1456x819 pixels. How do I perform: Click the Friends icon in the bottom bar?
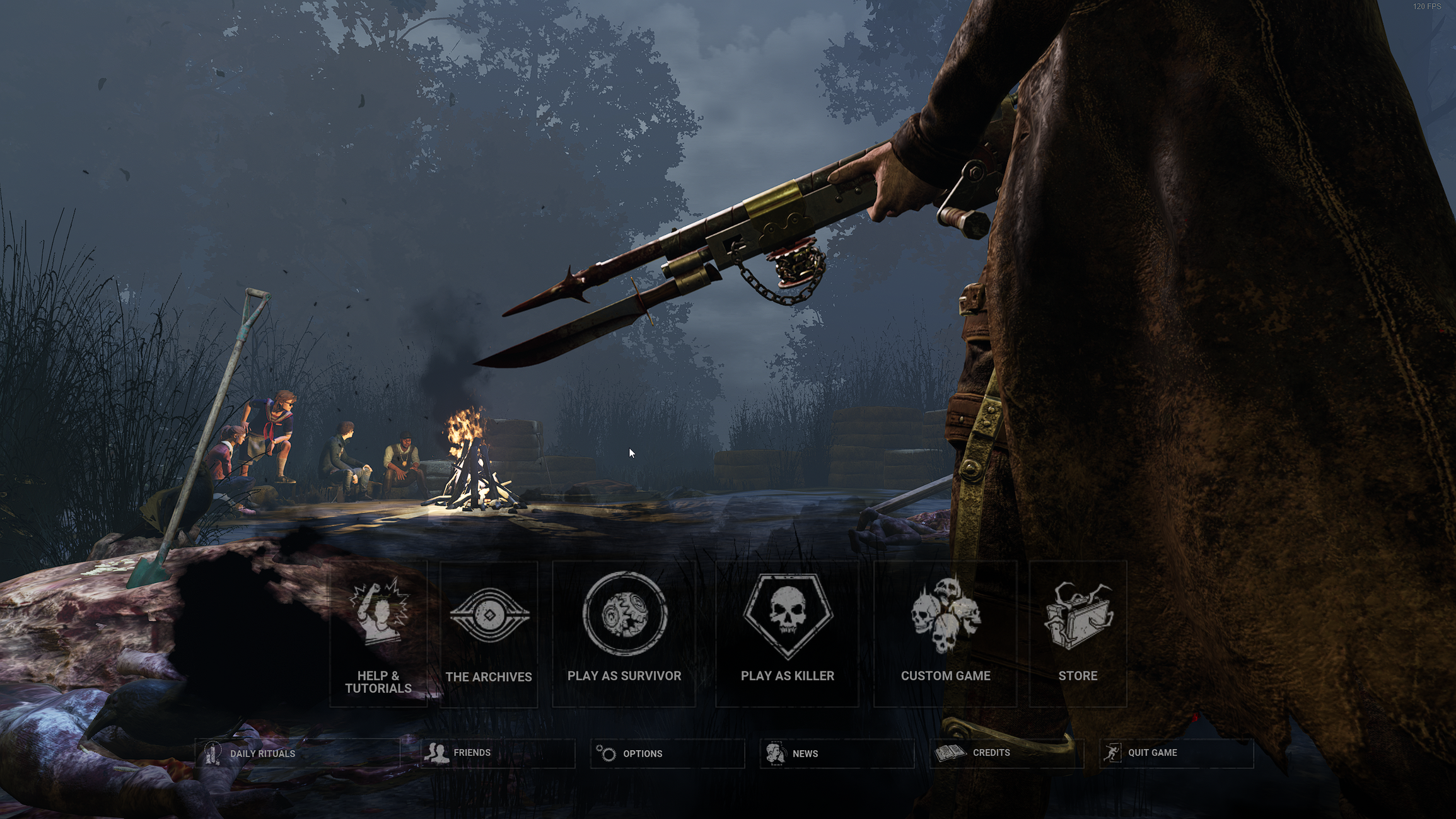pyautogui.click(x=436, y=753)
